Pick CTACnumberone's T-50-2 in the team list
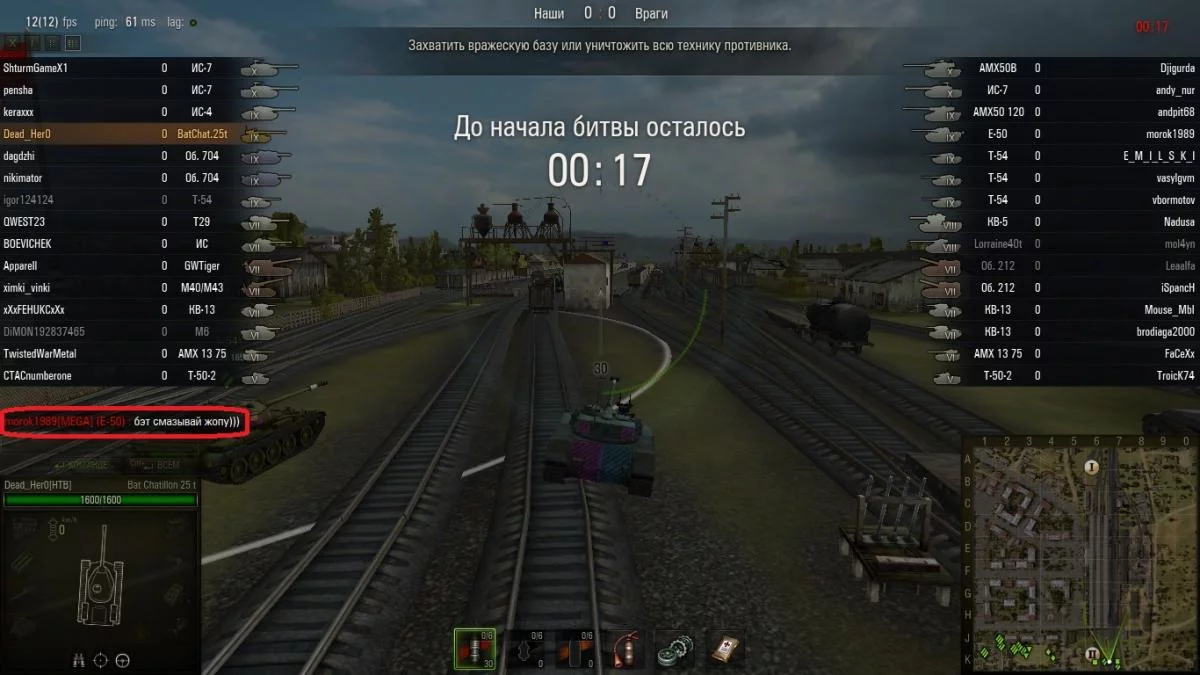The height and width of the screenshot is (675, 1200). click(120, 376)
